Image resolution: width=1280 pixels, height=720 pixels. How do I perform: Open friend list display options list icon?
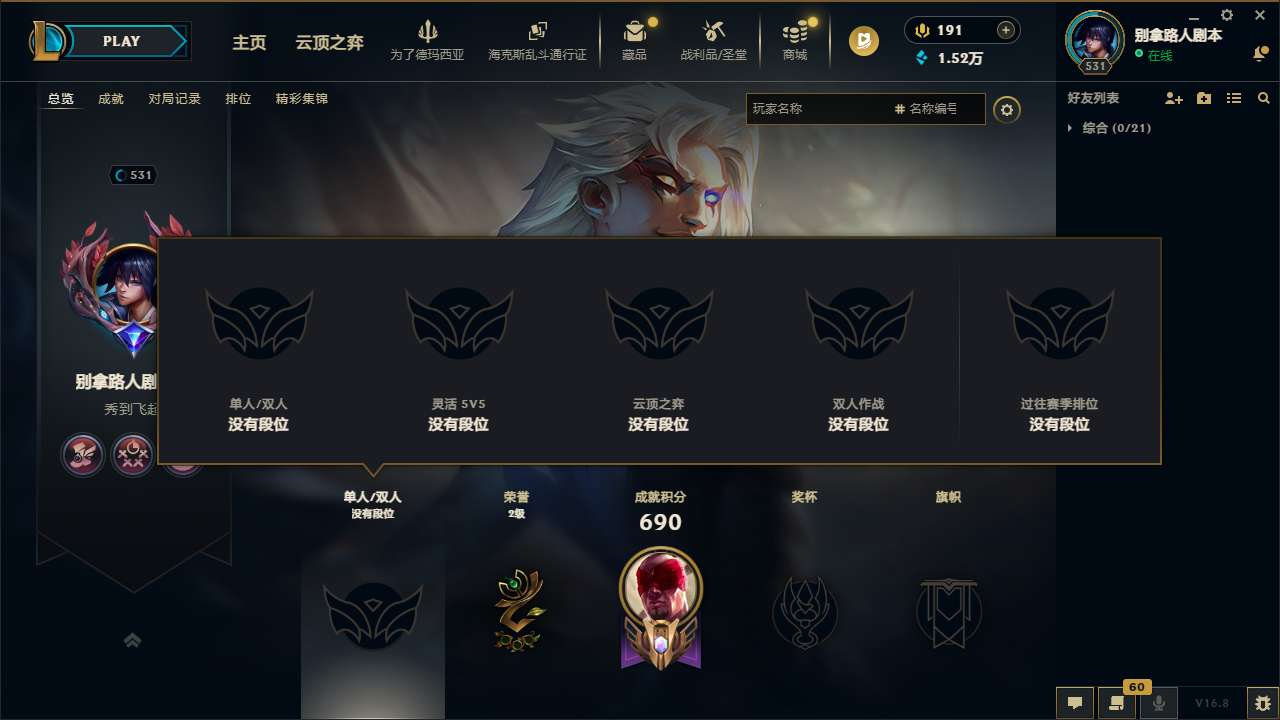pos(1234,98)
